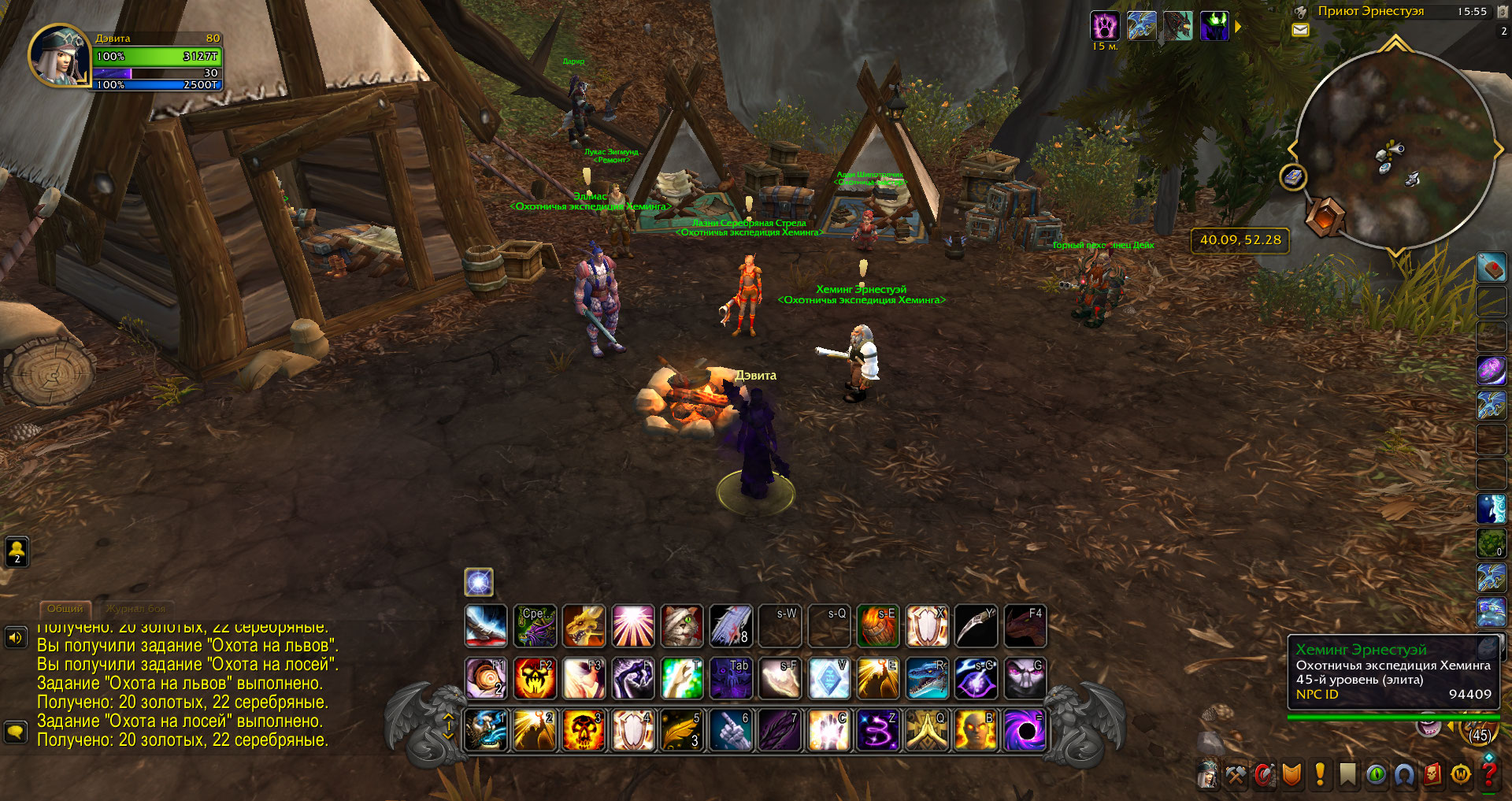Click the minimap
This screenshot has width=1512, height=801.
1394,150
